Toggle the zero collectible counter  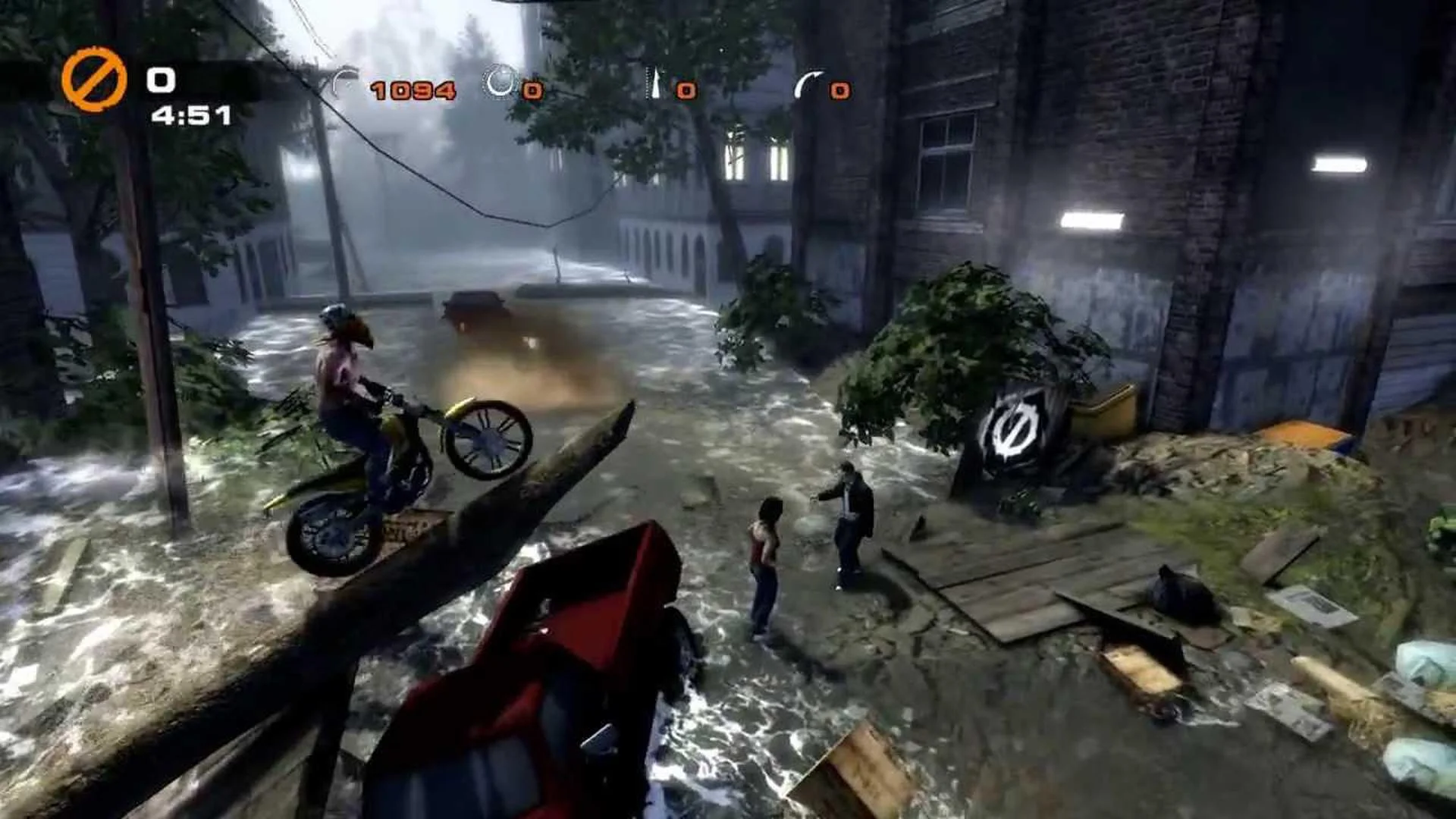click(x=533, y=91)
